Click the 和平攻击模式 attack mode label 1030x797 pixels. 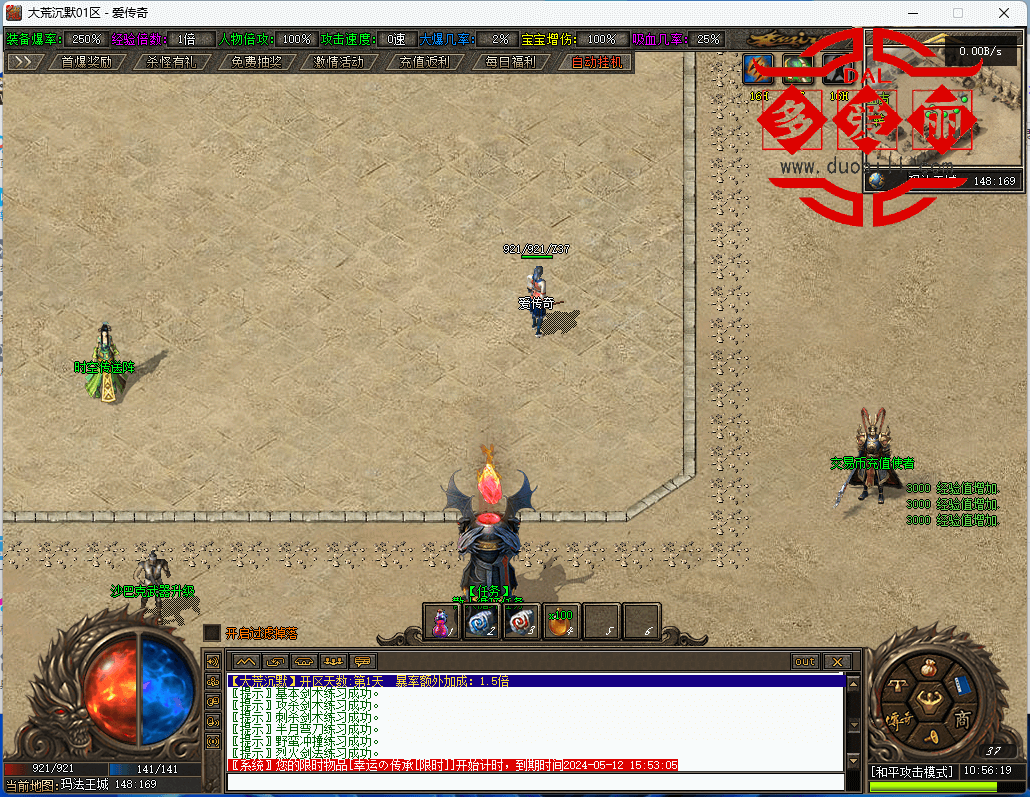click(911, 771)
